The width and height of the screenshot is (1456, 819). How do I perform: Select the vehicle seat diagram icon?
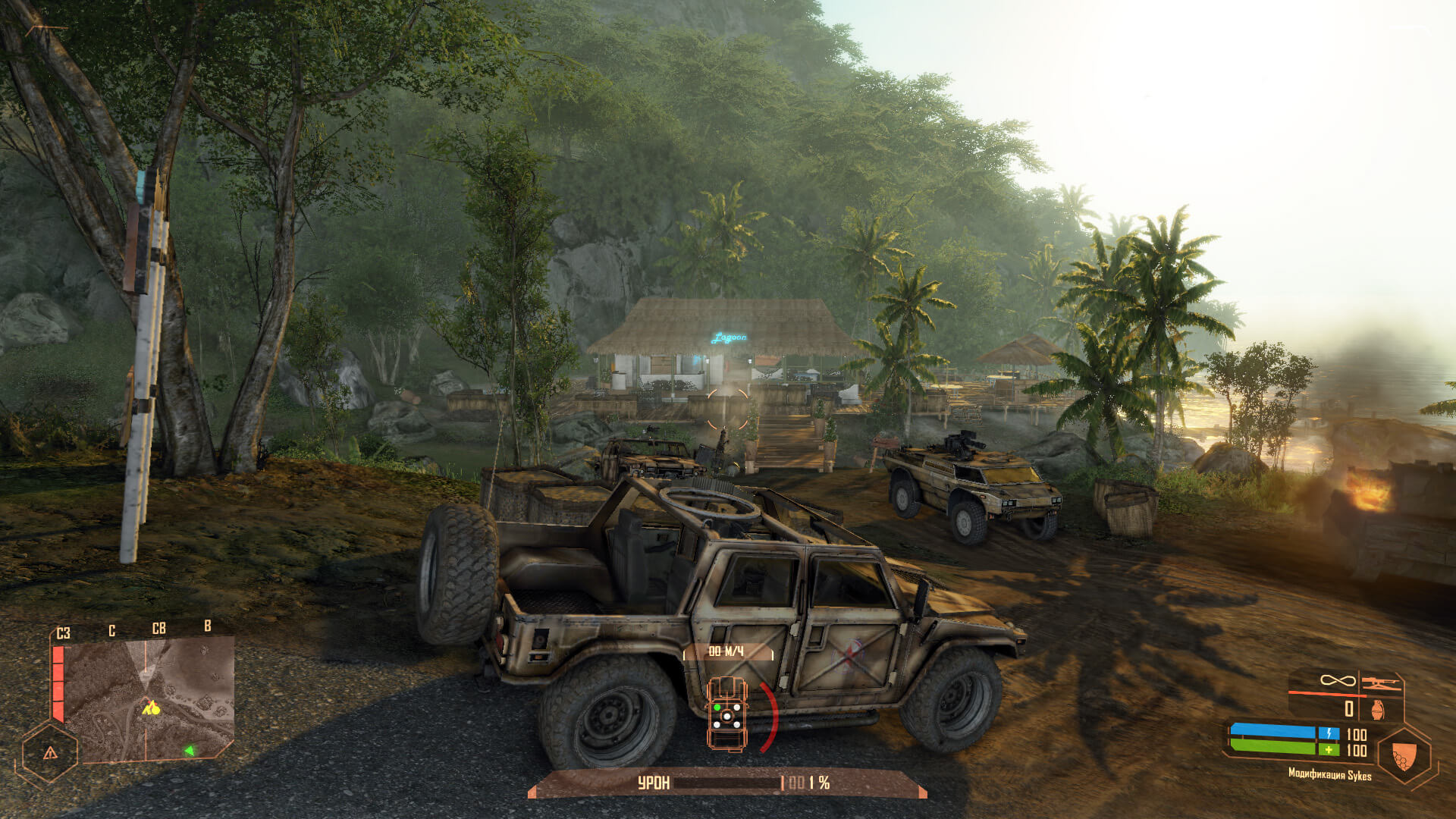pos(726,713)
